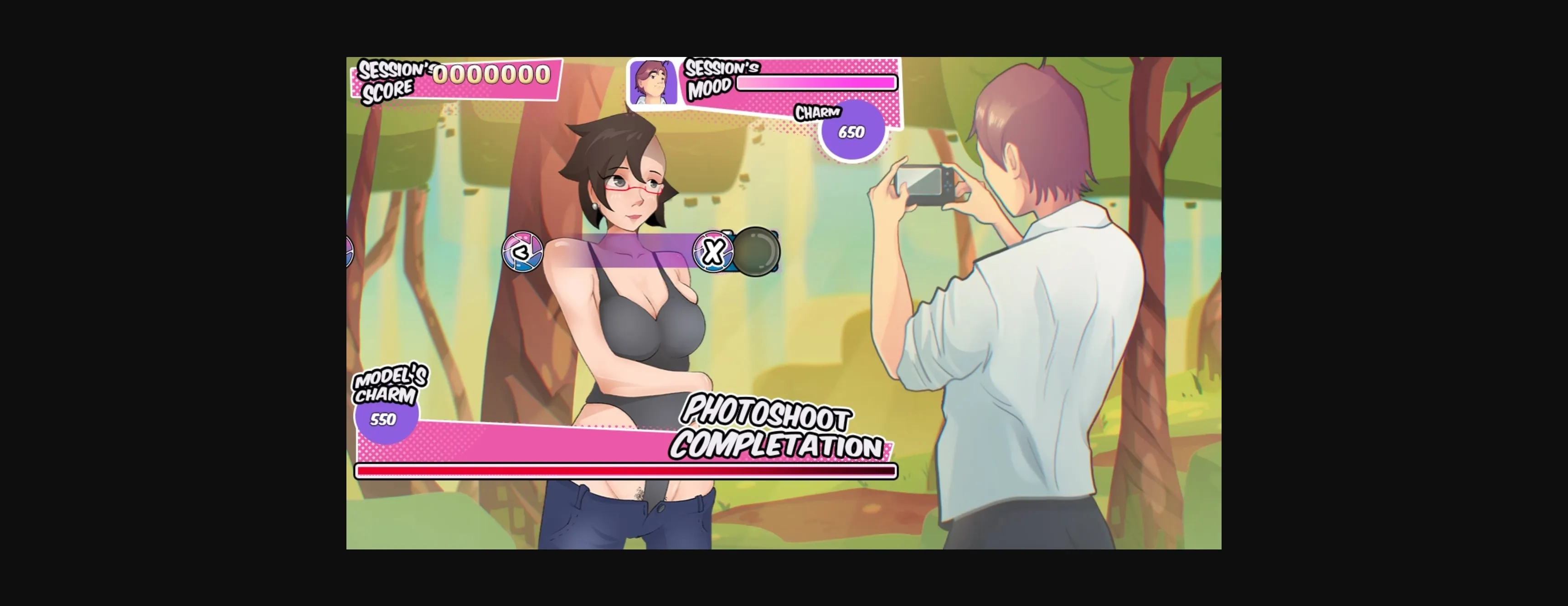Image resolution: width=1568 pixels, height=606 pixels.
Task: Click the photographer portrait avatar
Action: tap(653, 82)
